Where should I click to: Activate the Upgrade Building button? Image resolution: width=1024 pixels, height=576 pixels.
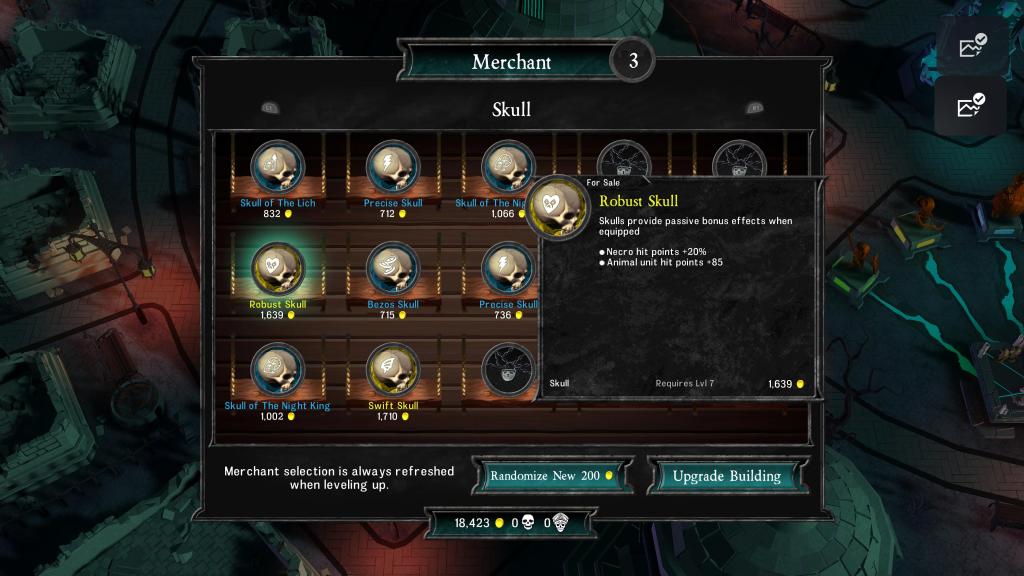click(x=726, y=476)
